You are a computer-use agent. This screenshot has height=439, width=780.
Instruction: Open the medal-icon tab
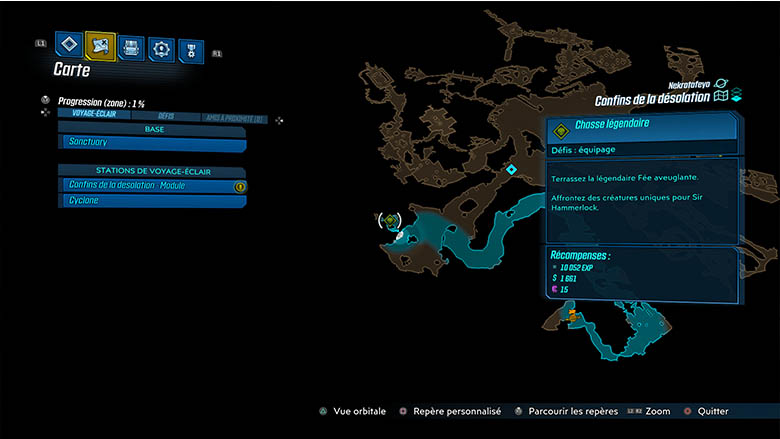pos(190,50)
